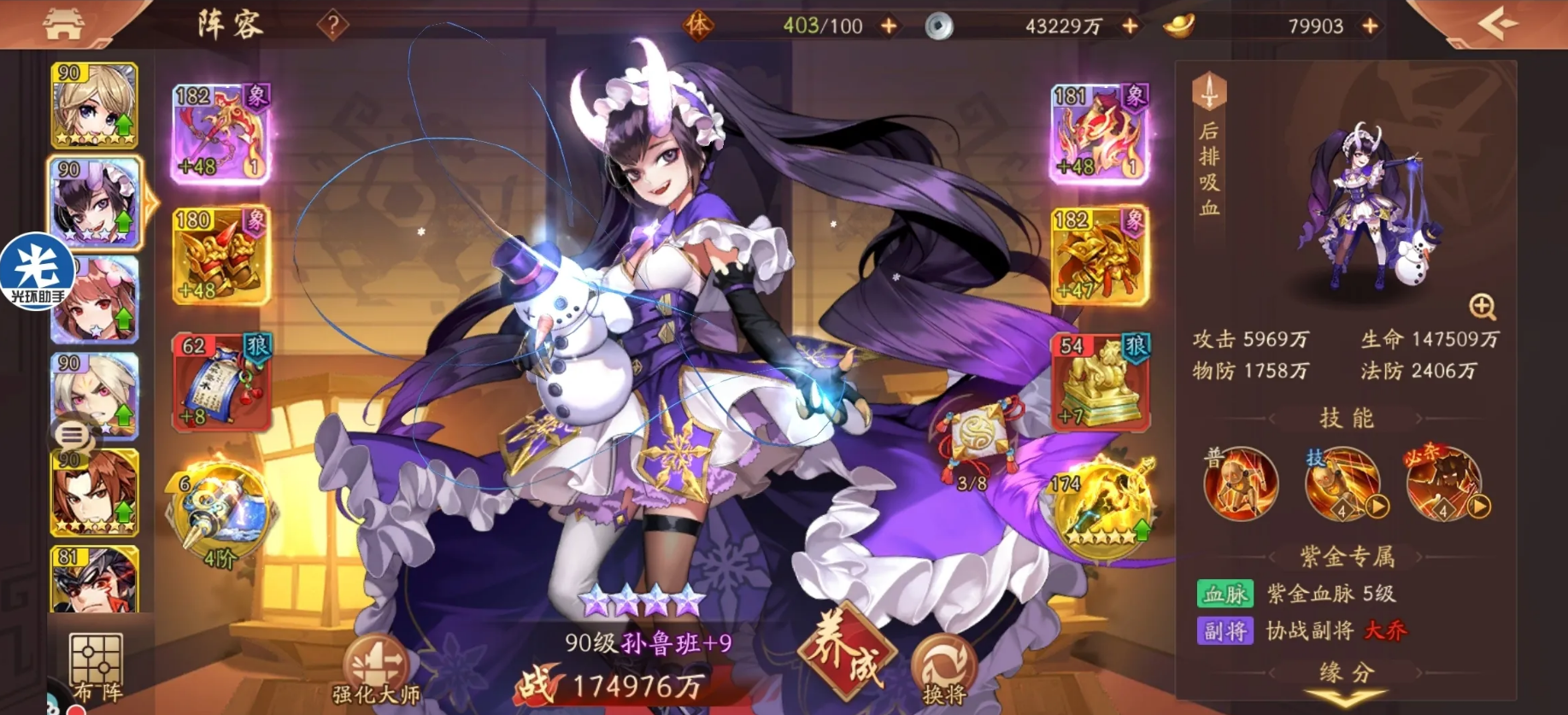
Task: Add more stamina with the plus button
Action: 889,26
